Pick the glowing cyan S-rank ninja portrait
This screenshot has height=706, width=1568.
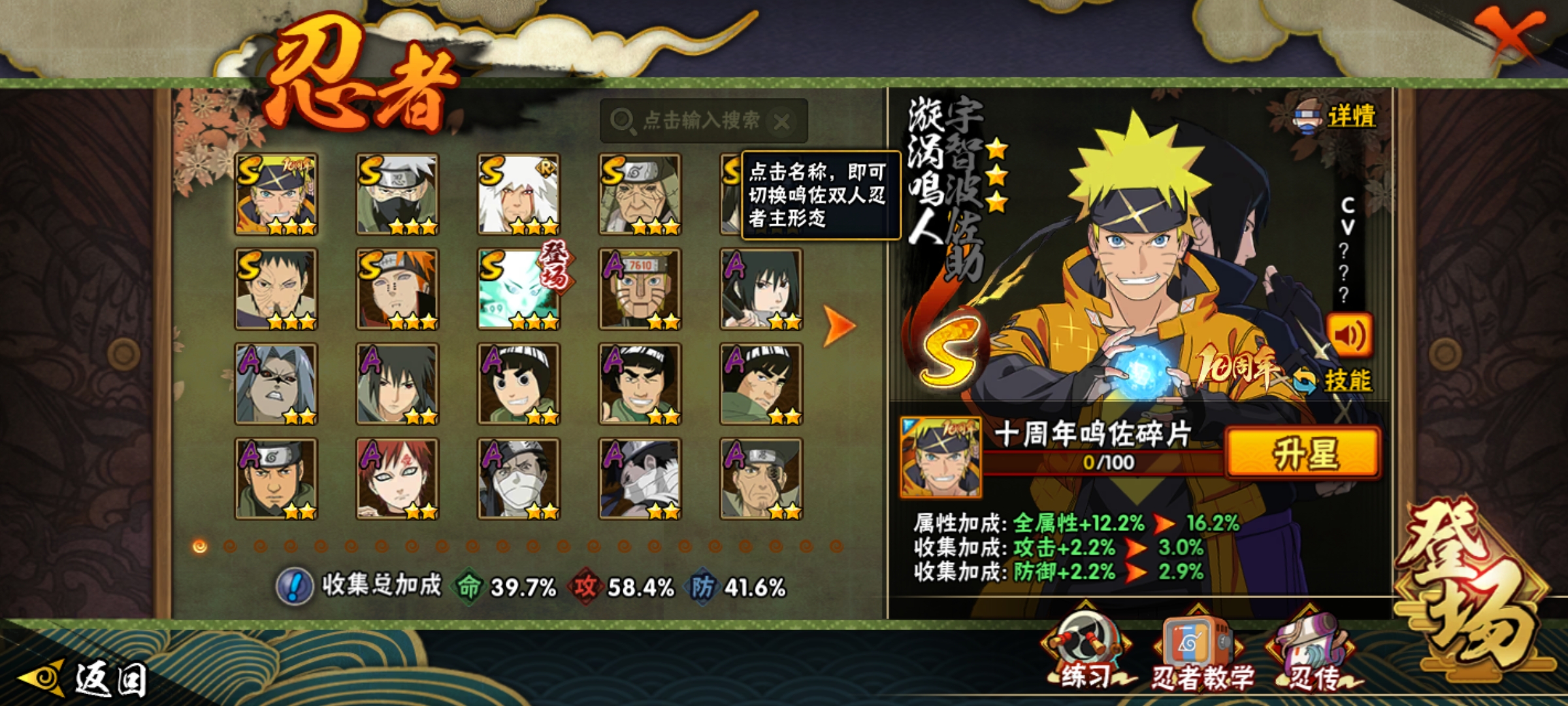pyautogui.click(x=519, y=289)
